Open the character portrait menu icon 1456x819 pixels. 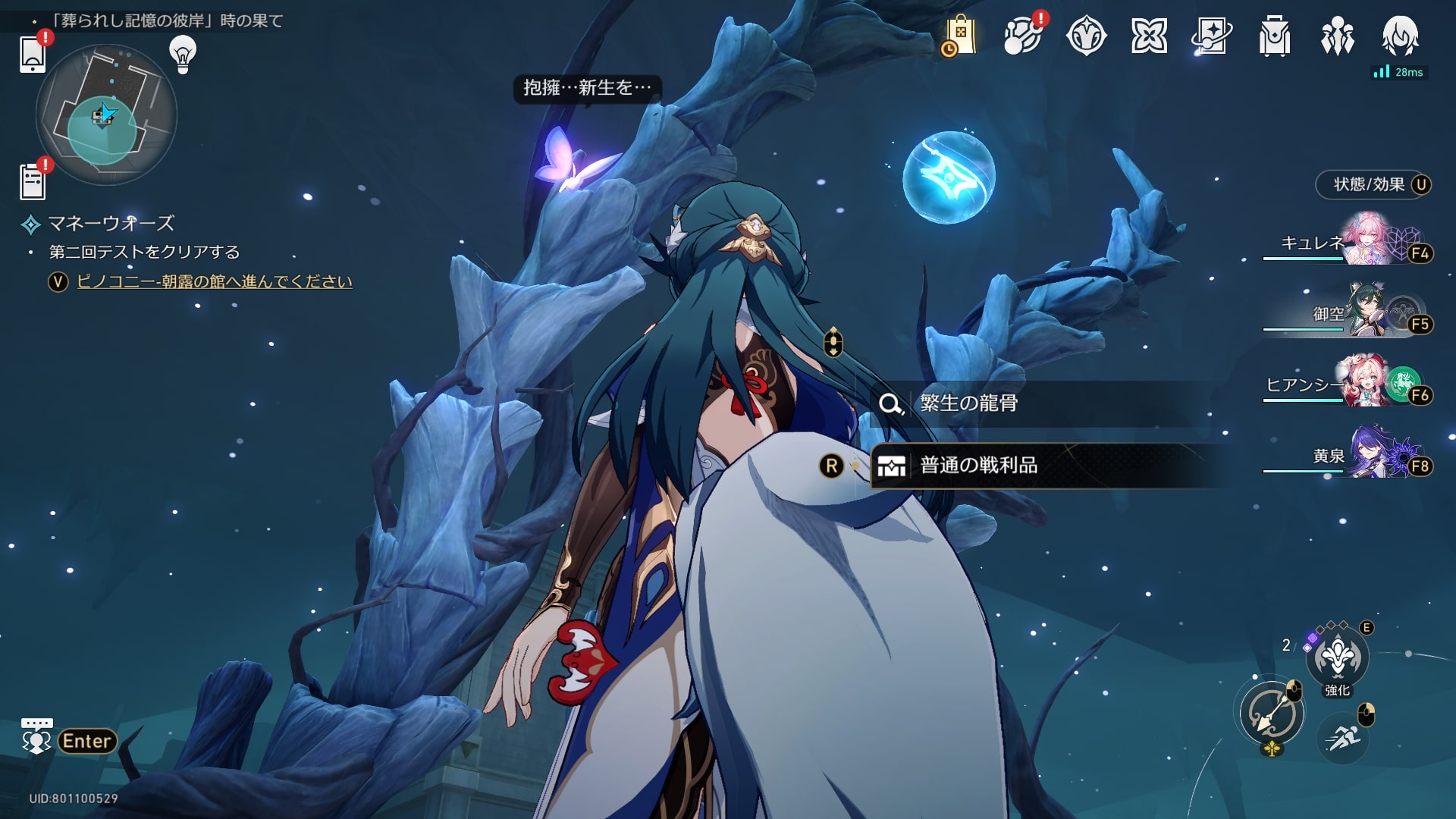[1400, 36]
